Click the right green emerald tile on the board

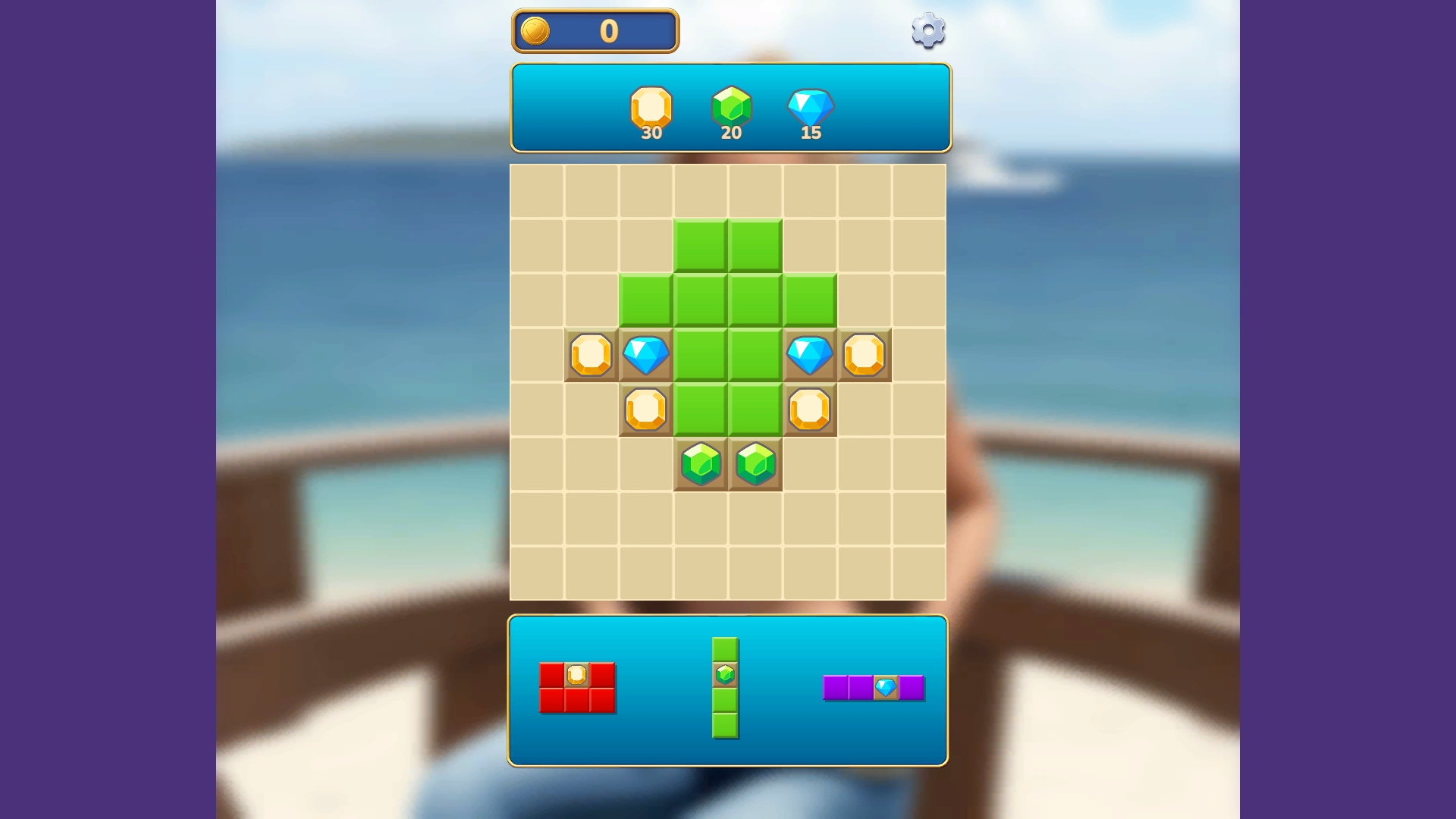click(755, 463)
